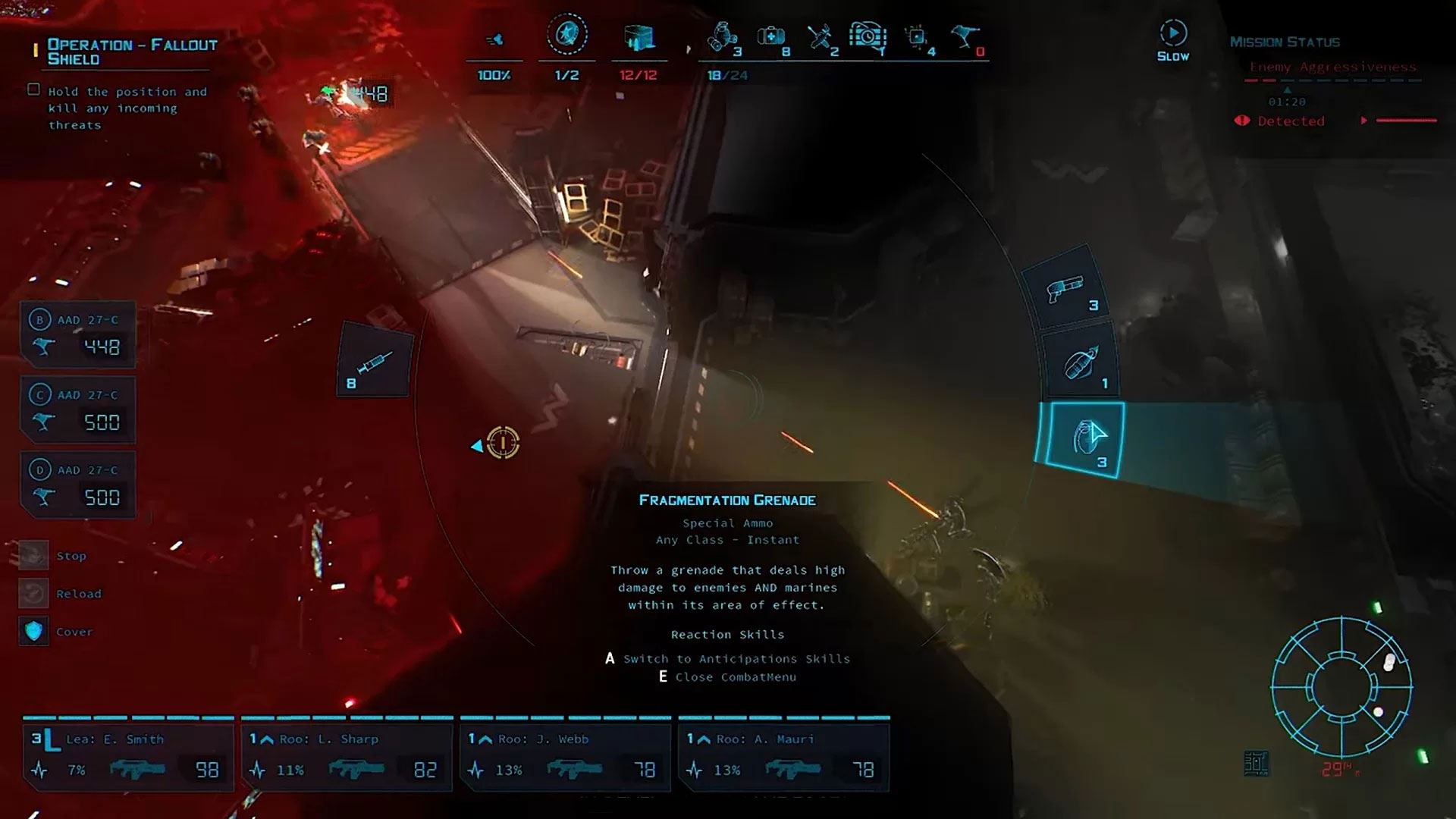Image resolution: width=1456 pixels, height=819 pixels.
Task: Choose J. Webb's squad card
Action: click(565, 756)
